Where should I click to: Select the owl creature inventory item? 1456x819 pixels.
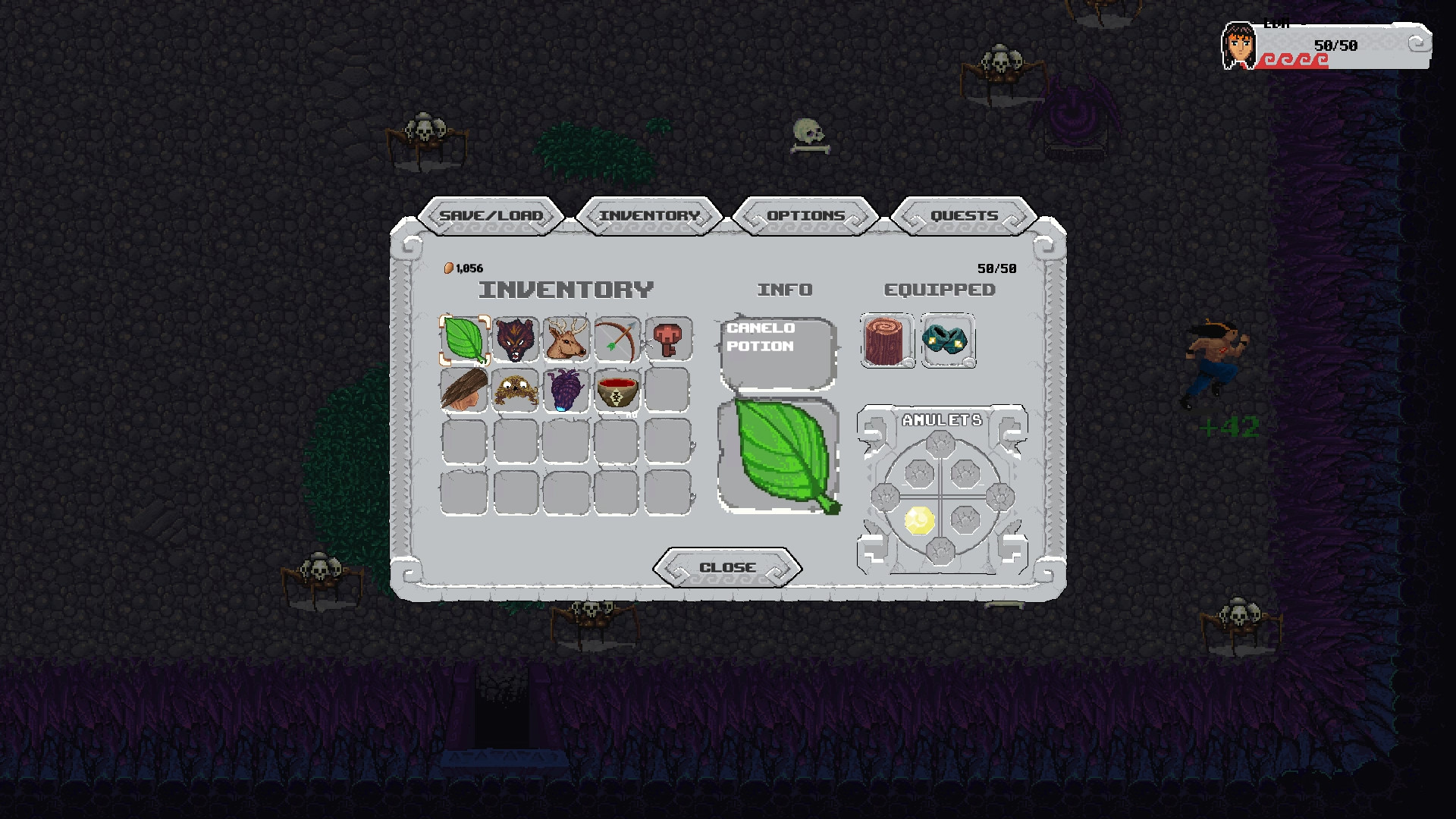click(516, 391)
